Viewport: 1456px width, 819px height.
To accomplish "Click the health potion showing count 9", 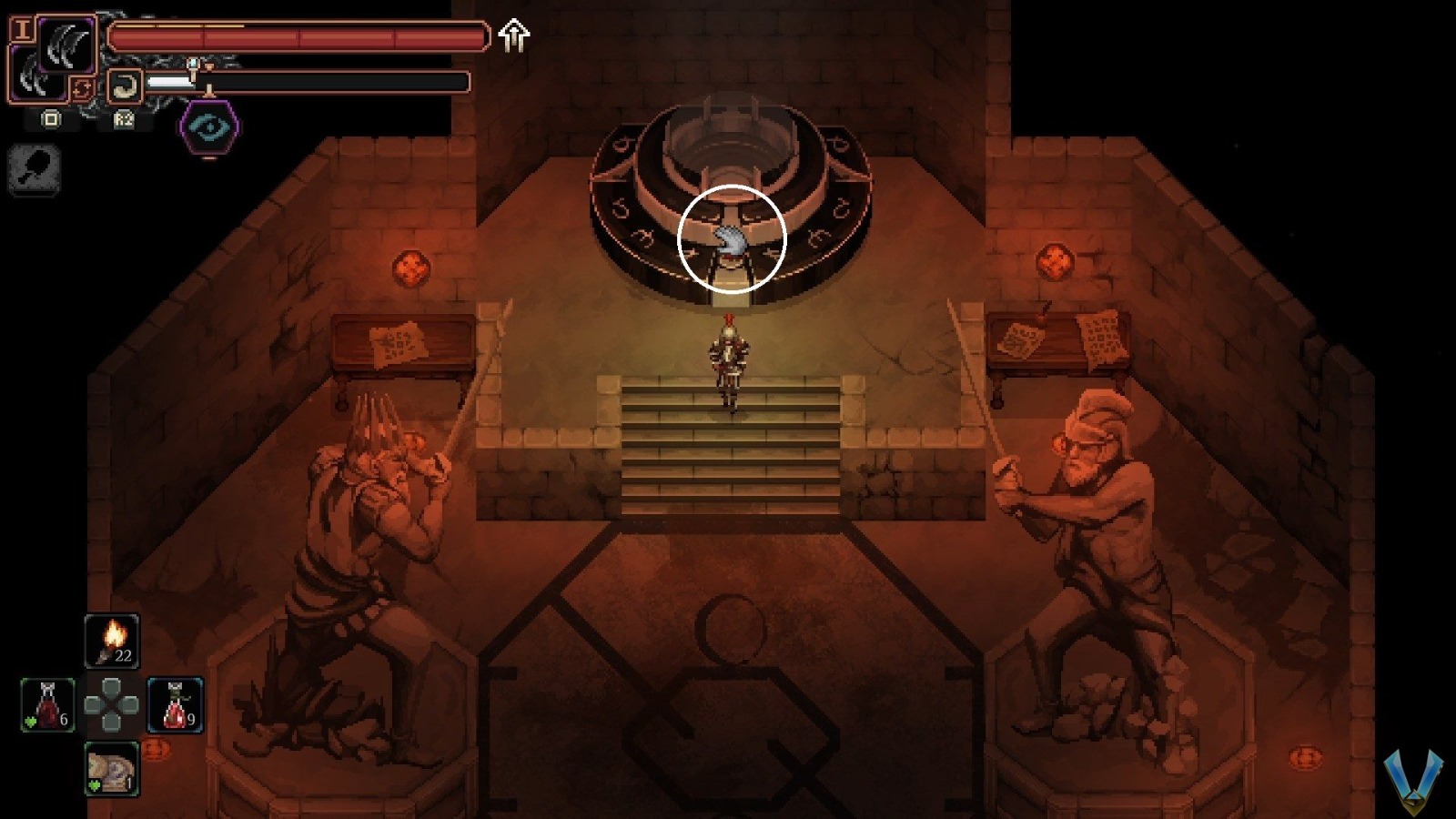I will tap(174, 705).
